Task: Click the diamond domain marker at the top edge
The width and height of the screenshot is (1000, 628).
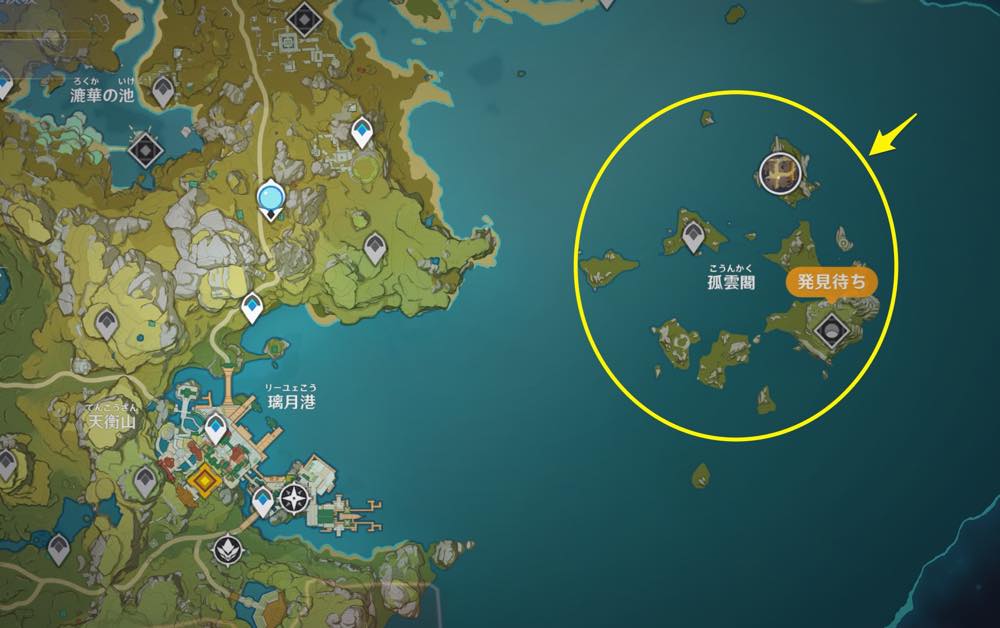Action: tap(301, 16)
